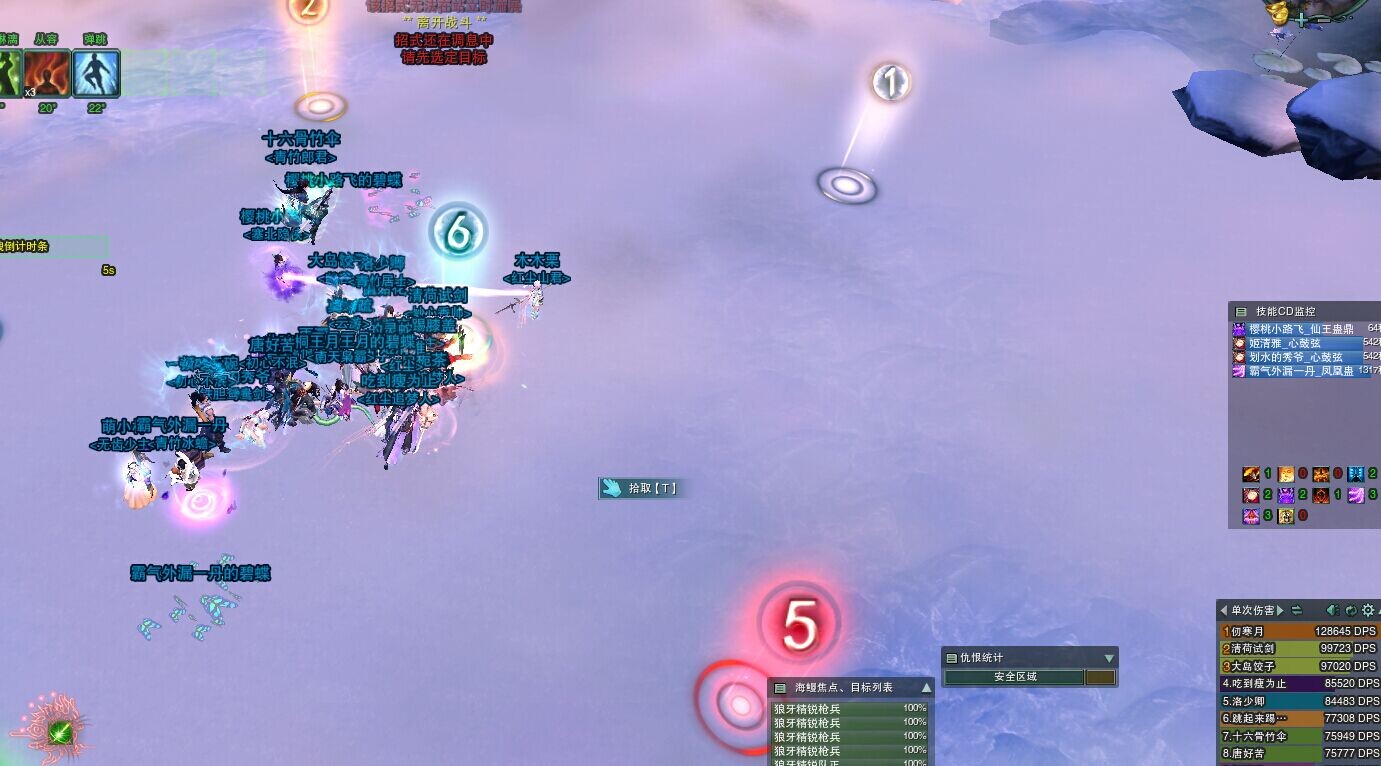This screenshot has width=1381, height=766.
Task: Select 清荷试剑 row in damage ranking
Action: (x=1299, y=649)
